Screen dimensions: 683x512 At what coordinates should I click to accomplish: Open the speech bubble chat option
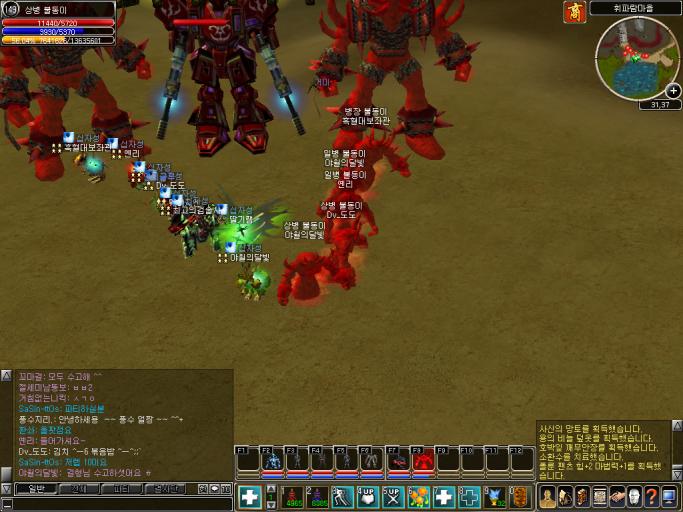pos(214,489)
